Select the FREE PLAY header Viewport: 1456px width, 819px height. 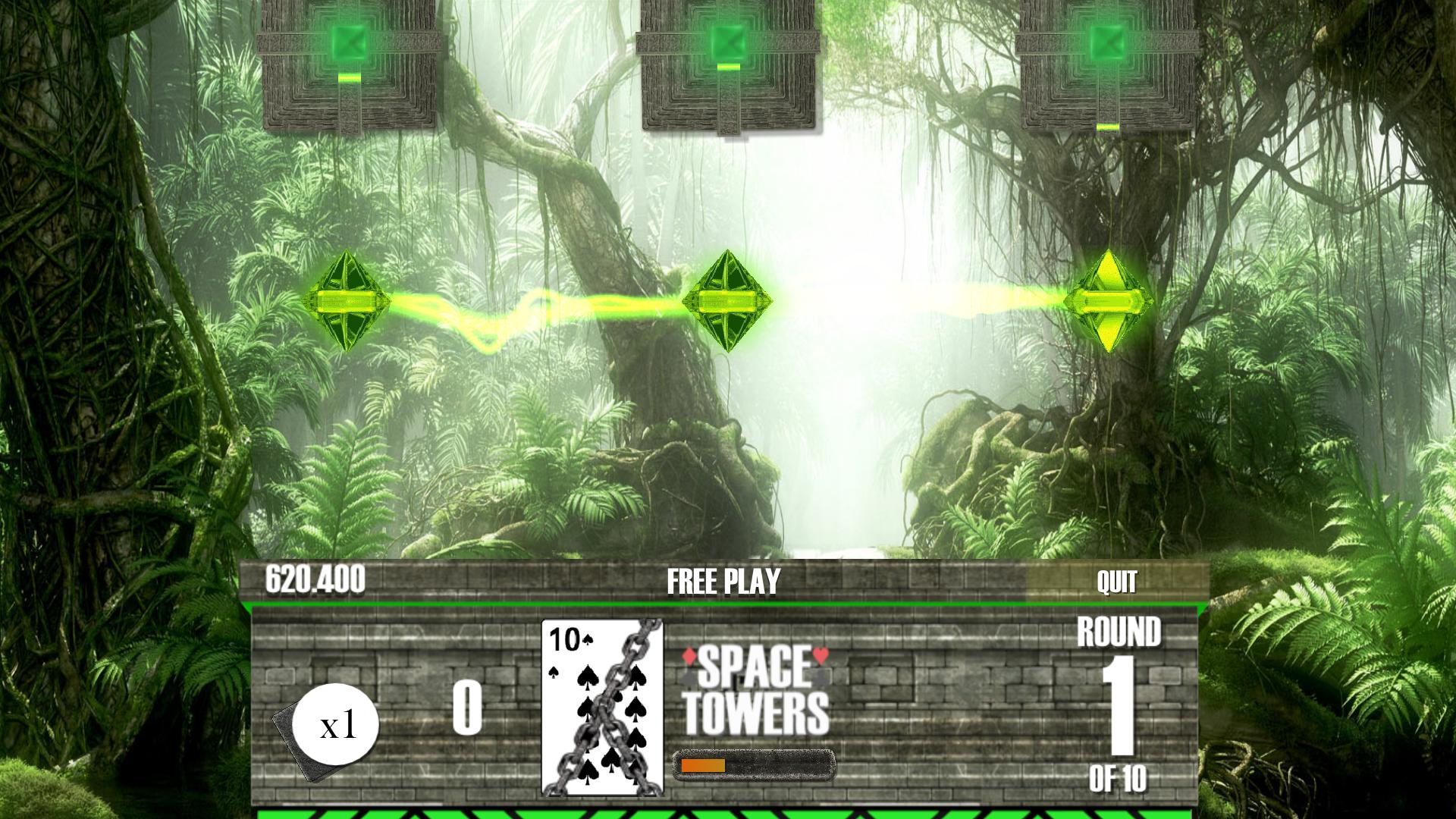pos(721,582)
